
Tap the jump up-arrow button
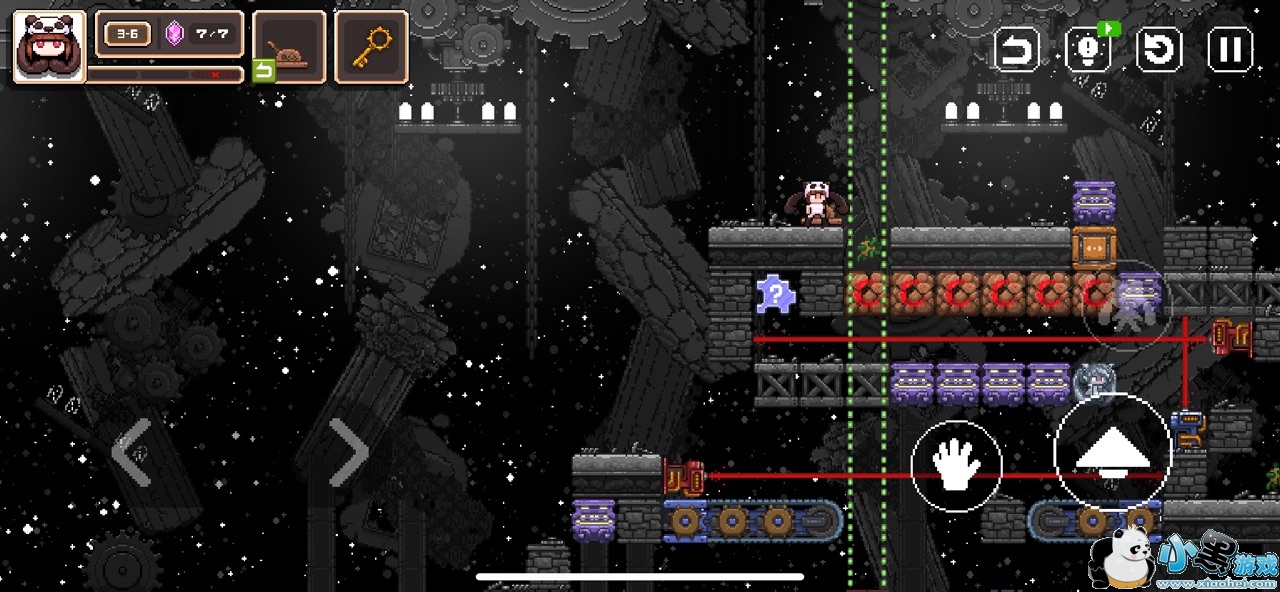click(x=1112, y=453)
